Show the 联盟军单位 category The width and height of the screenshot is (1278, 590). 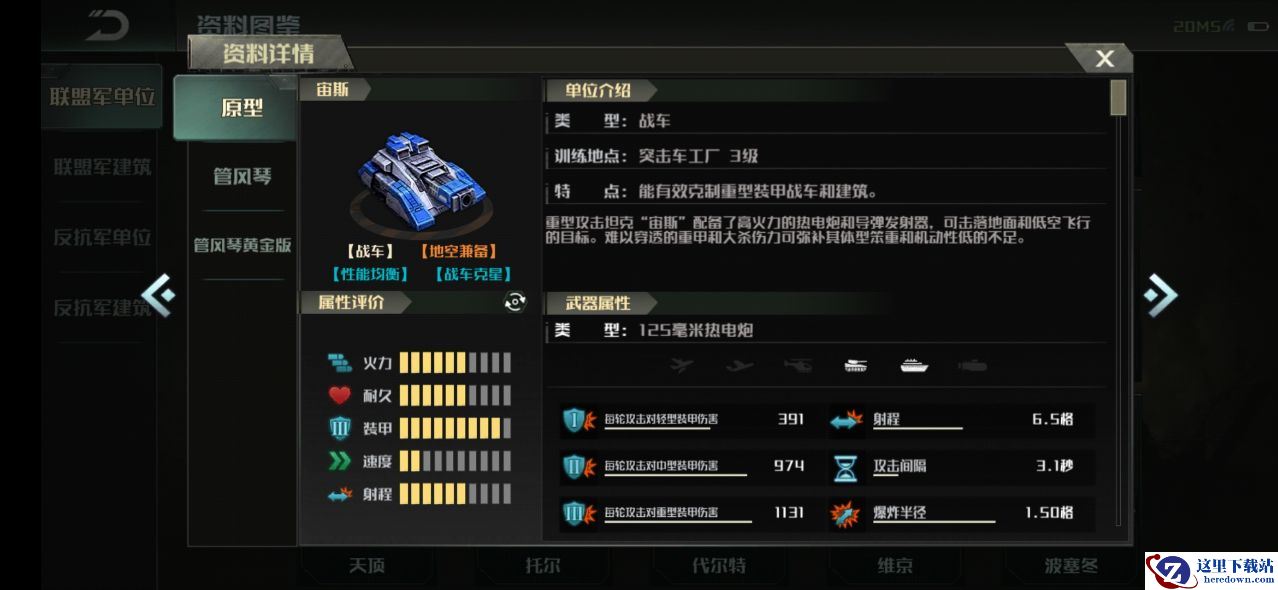click(x=102, y=97)
